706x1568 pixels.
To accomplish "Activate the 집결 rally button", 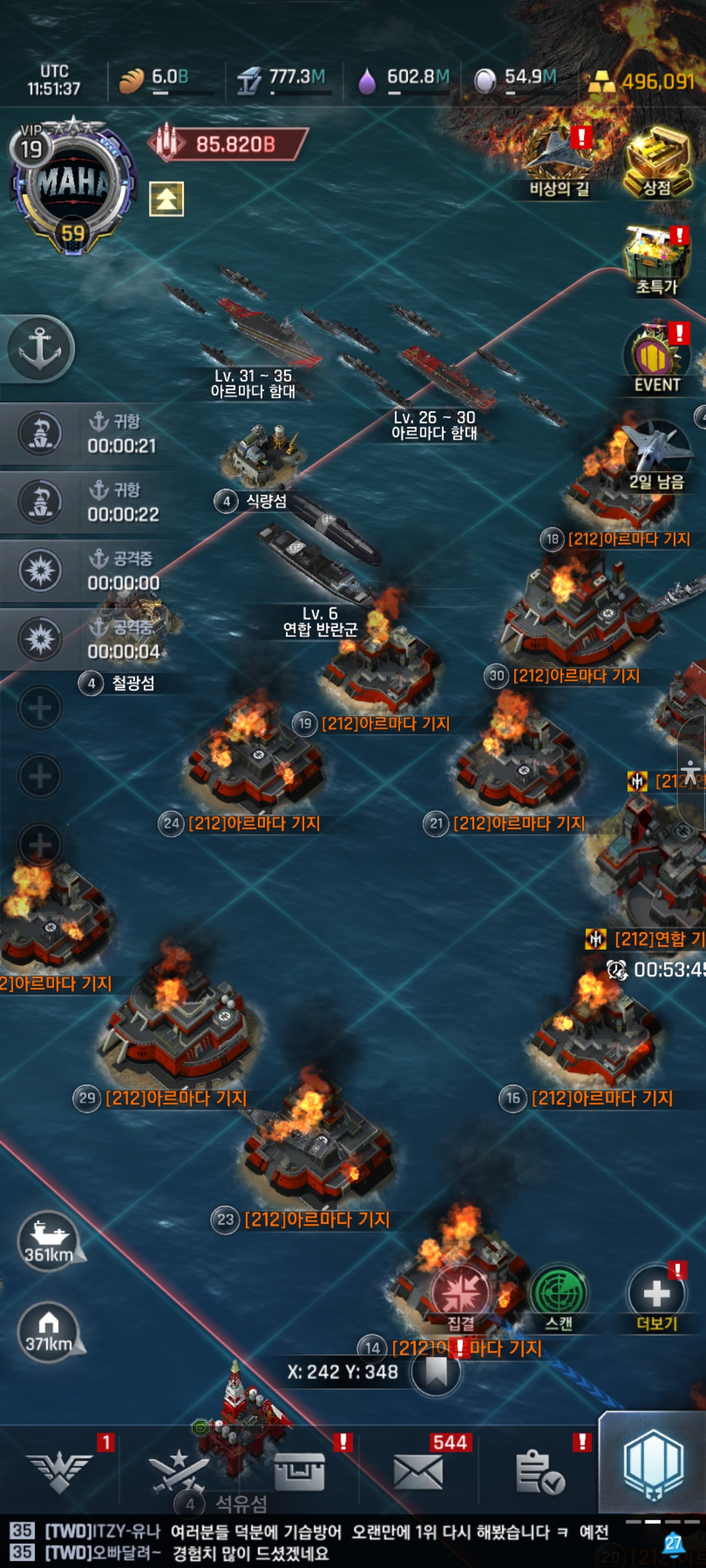I will click(461, 1295).
